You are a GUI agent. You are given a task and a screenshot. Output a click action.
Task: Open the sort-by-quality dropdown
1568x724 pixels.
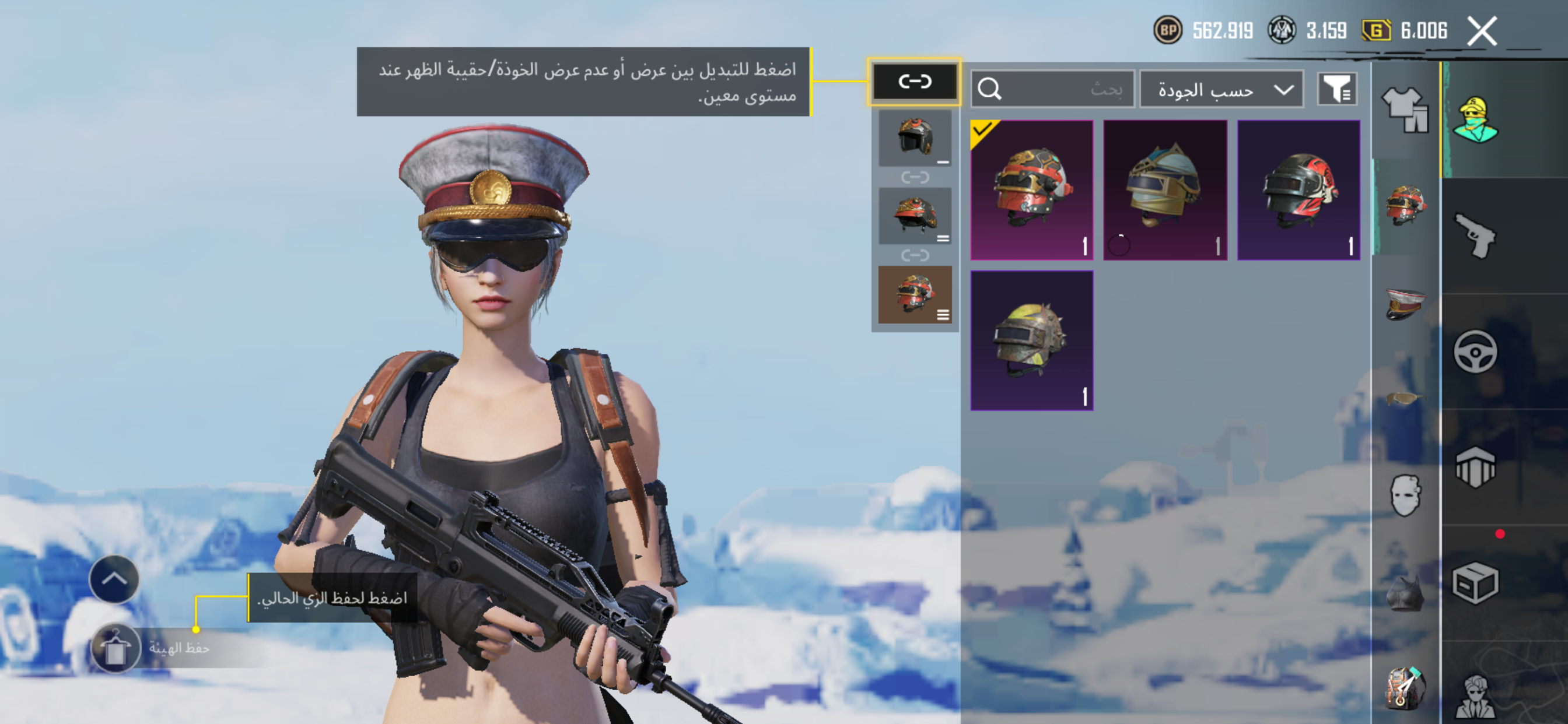[1221, 90]
